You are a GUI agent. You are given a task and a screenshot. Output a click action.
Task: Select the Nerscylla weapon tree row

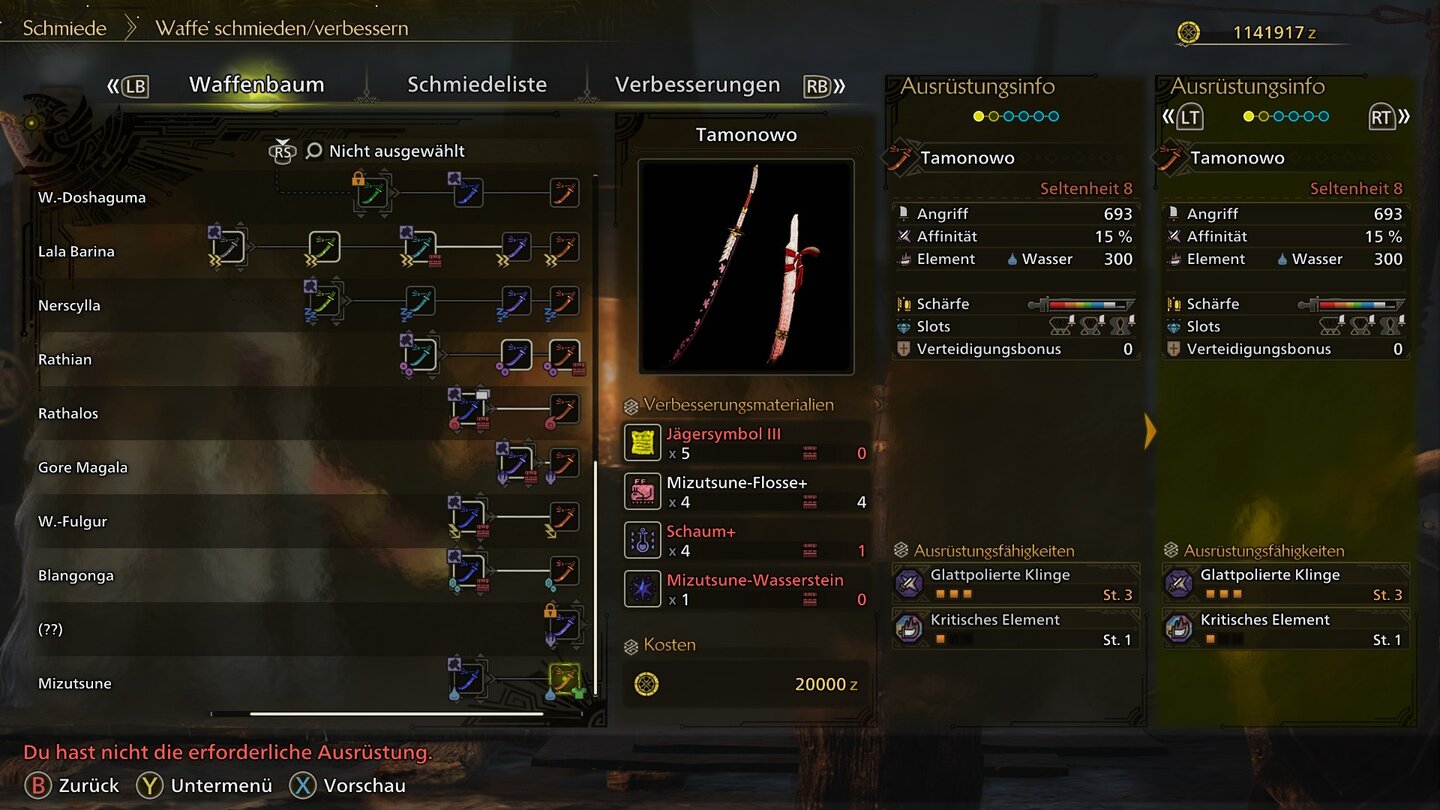(x=69, y=305)
